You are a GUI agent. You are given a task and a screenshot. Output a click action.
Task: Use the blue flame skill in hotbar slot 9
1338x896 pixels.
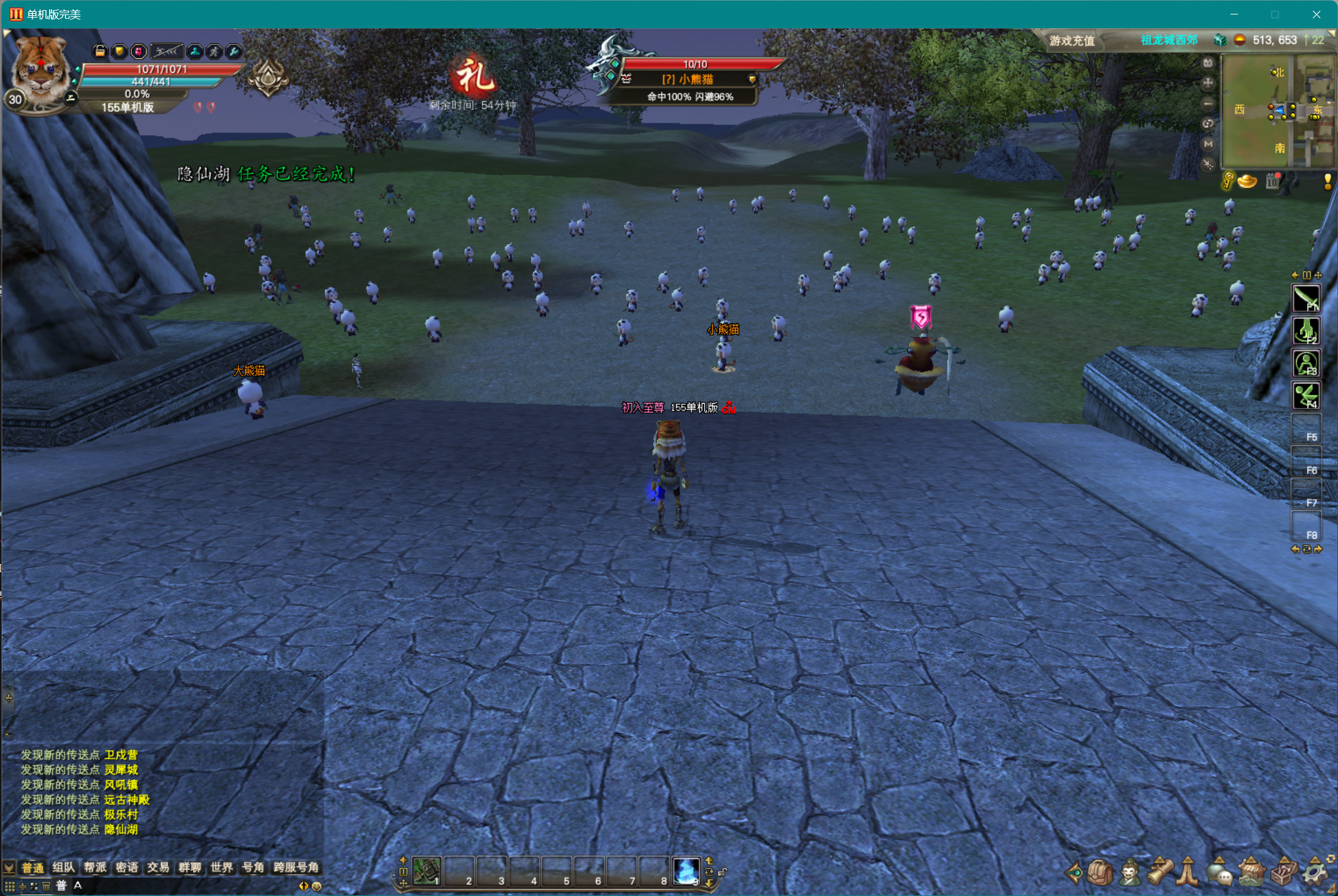pos(686,871)
